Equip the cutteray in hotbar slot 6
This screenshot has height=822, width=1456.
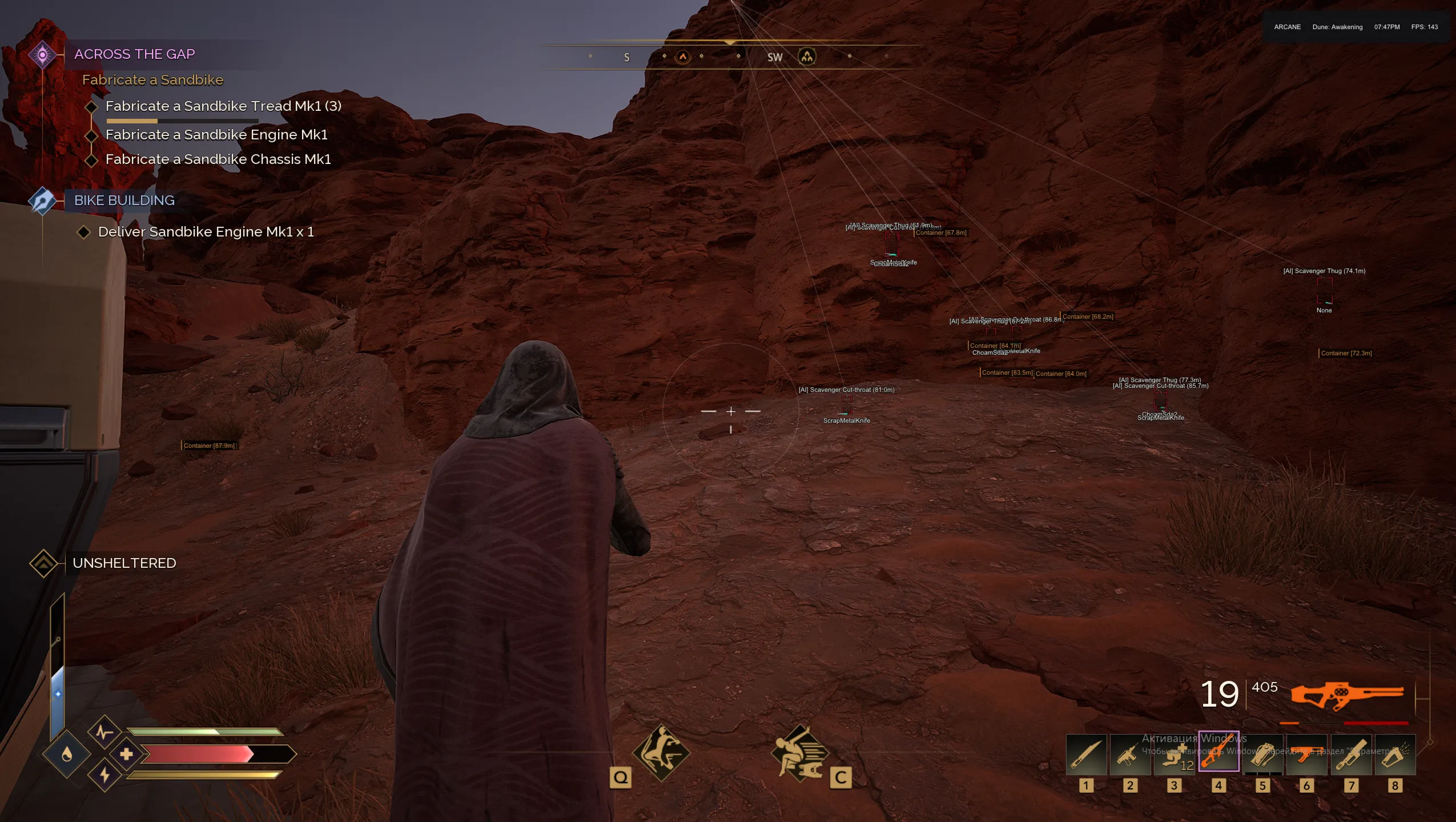1307,755
